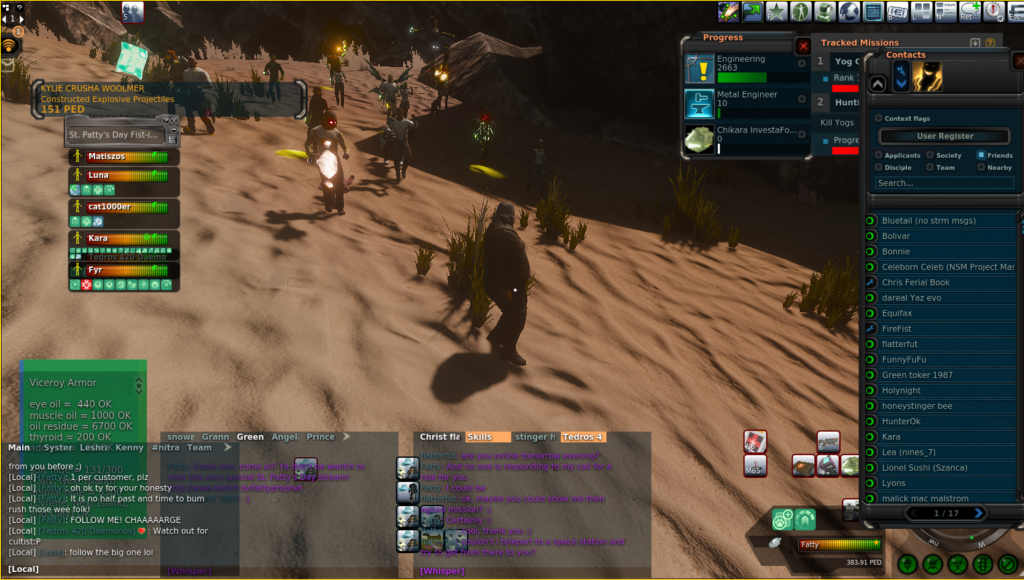This screenshot has height=580, width=1024.
Task: Toggle the Context flags option
Action: point(879,118)
